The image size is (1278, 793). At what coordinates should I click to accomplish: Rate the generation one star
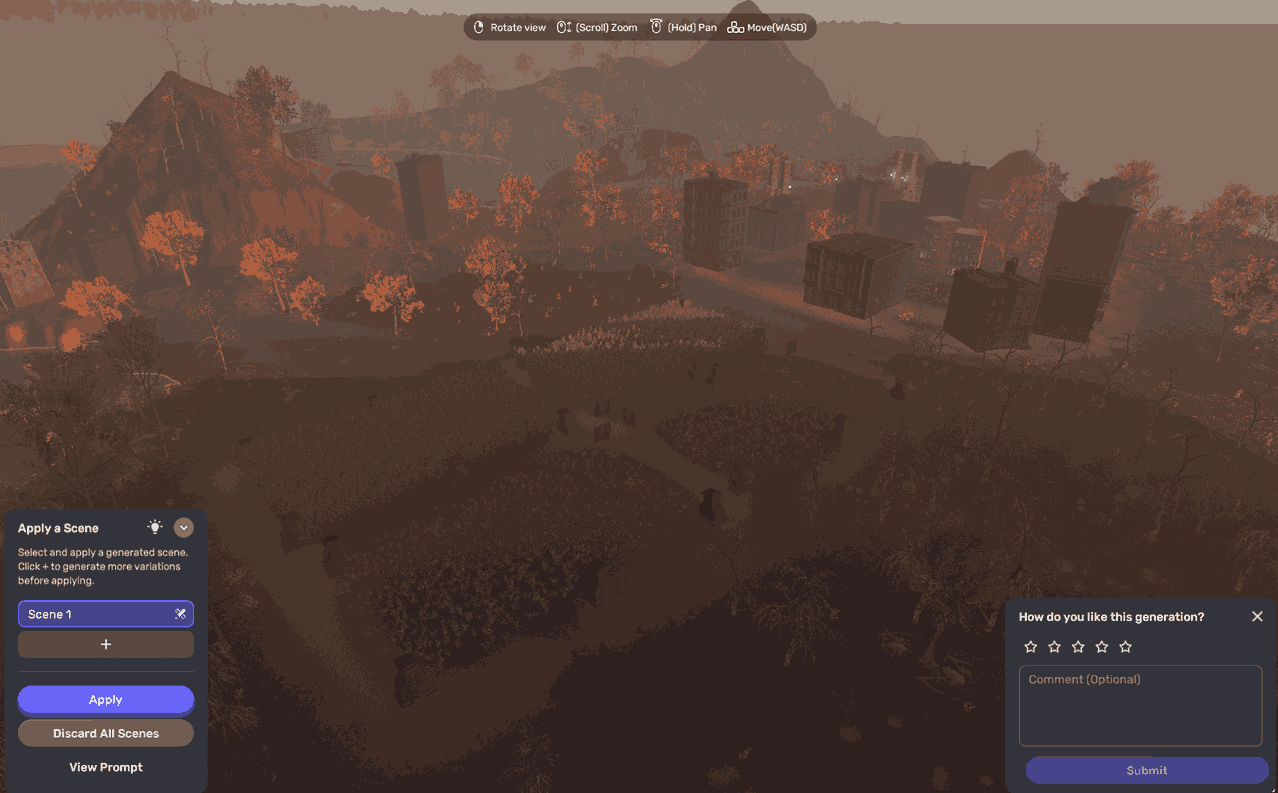tap(1031, 647)
